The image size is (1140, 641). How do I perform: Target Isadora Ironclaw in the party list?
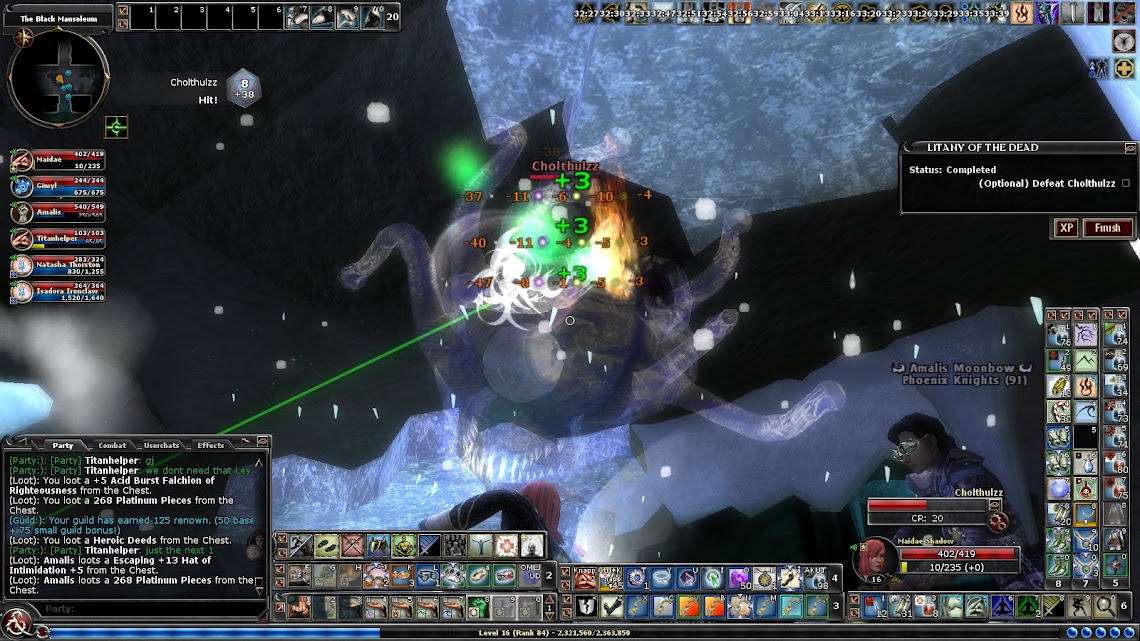click(21, 292)
